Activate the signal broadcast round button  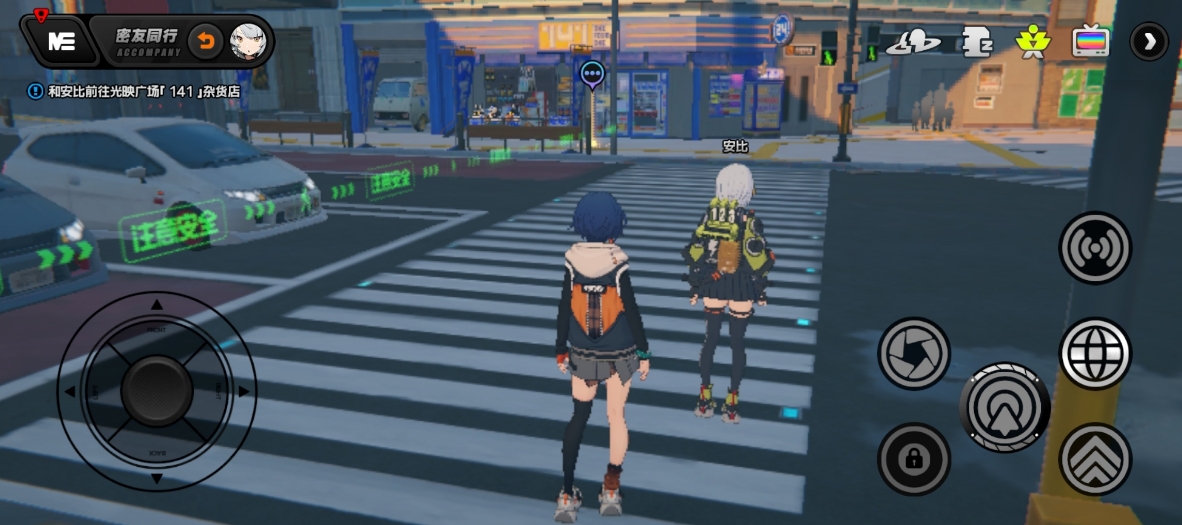click(1095, 248)
